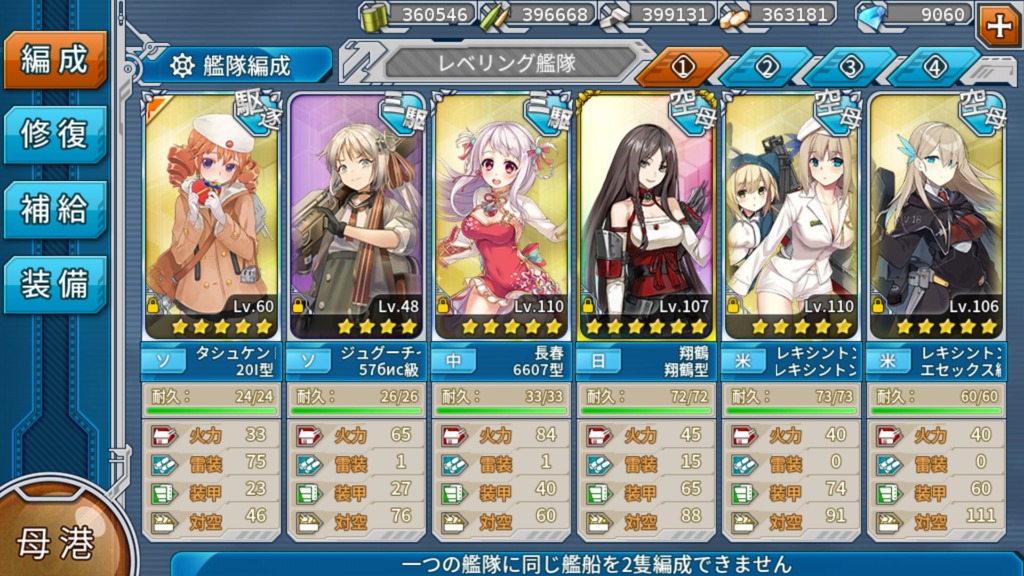
Task: Go to the 修復 repair menu
Action: coord(54,134)
